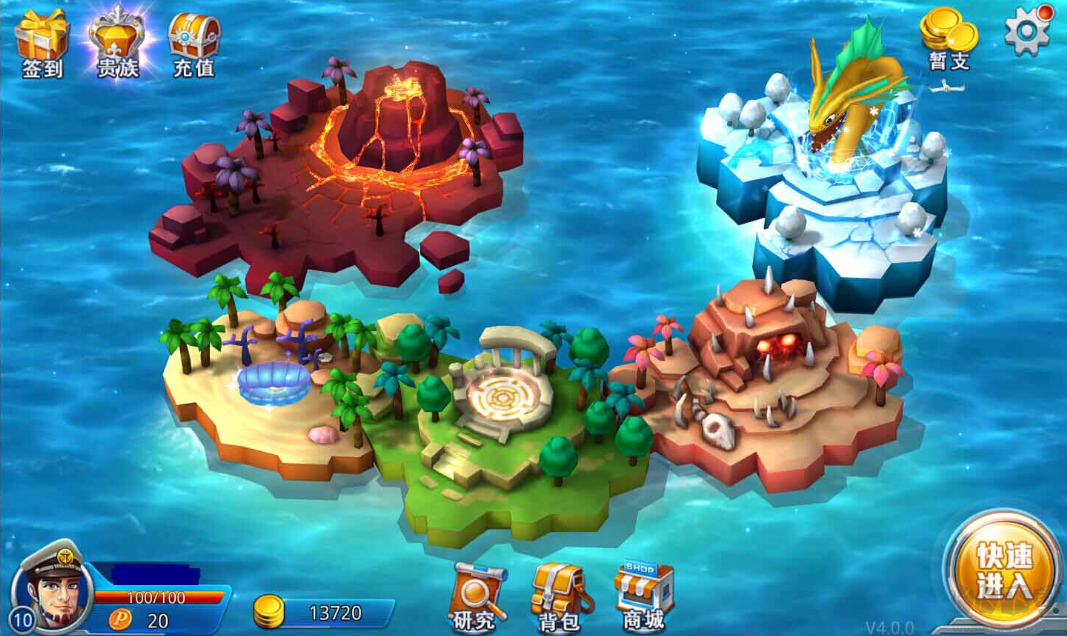The width and height of the screenshot is (1067, 636).
Task: Open the 充值 recharge treasure chest
Action: 193,42
